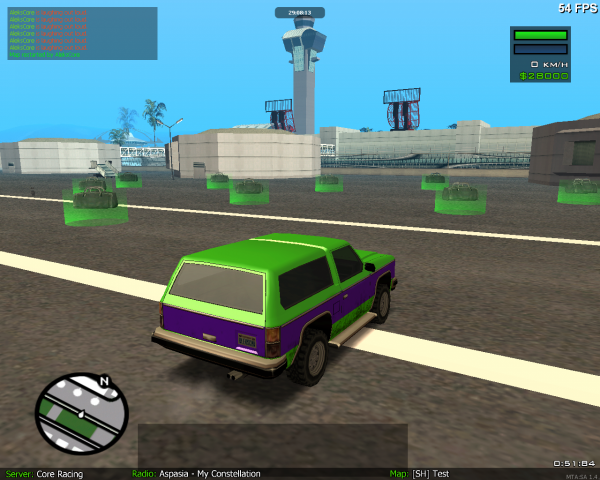The image size is (600, 480).
Task: Open the chat log panel
Action: 83,33
